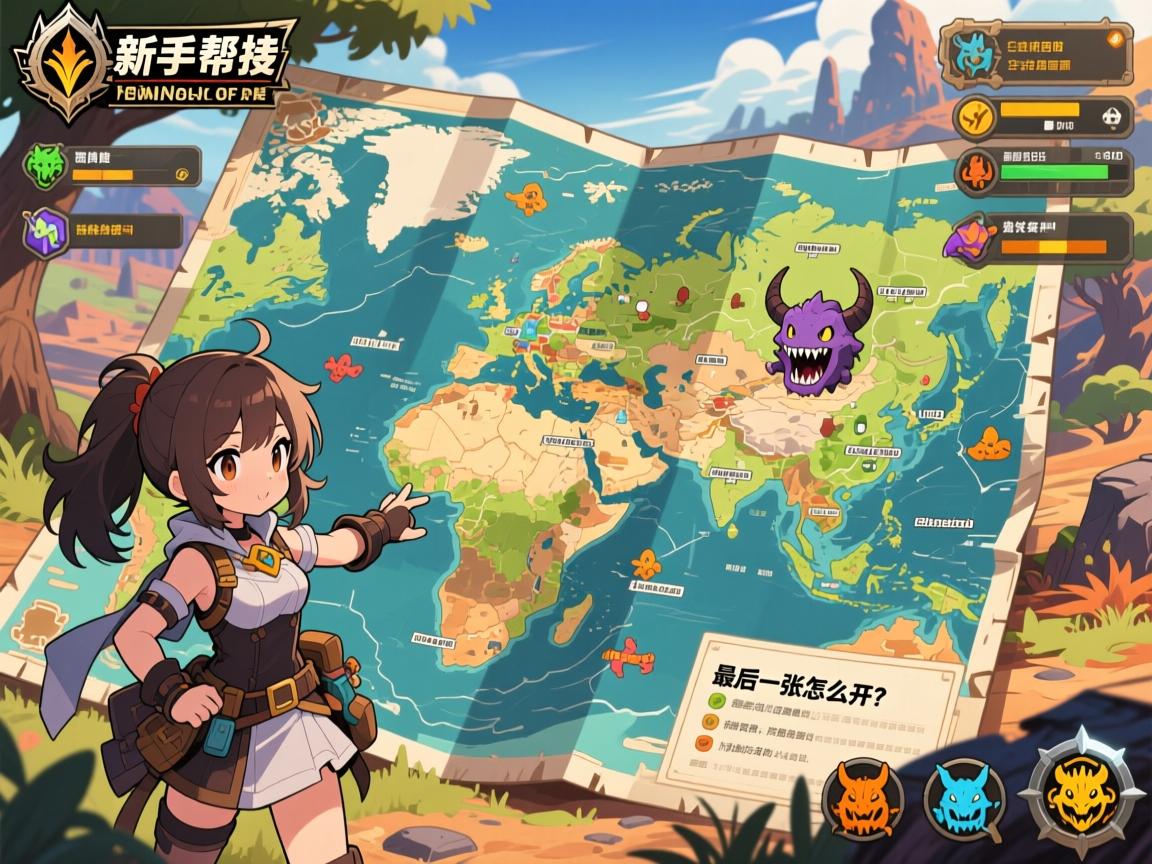
Task: Choose the orange creature icon beside green bar
Action: (x=975, y=171)
